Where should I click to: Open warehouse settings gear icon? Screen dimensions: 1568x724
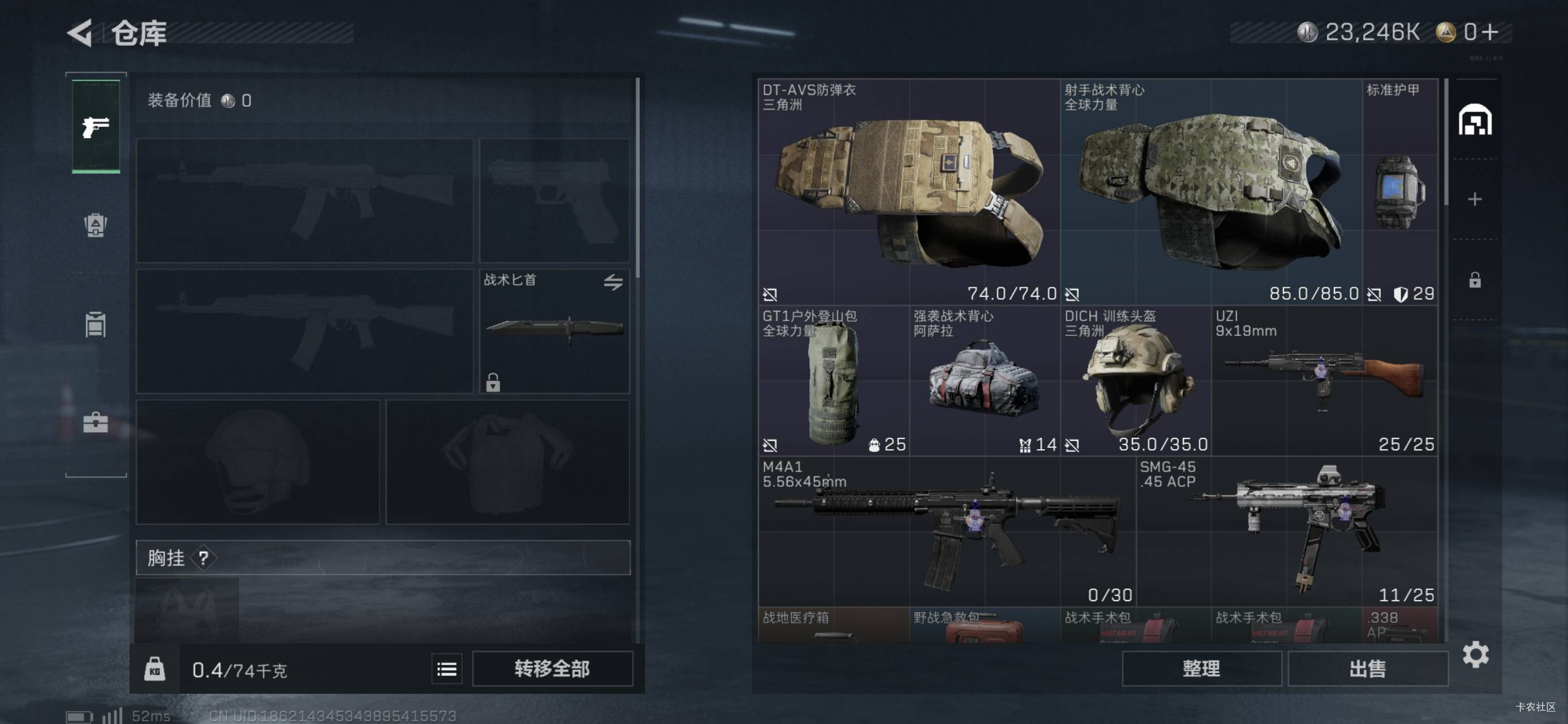click(1475, 654)
